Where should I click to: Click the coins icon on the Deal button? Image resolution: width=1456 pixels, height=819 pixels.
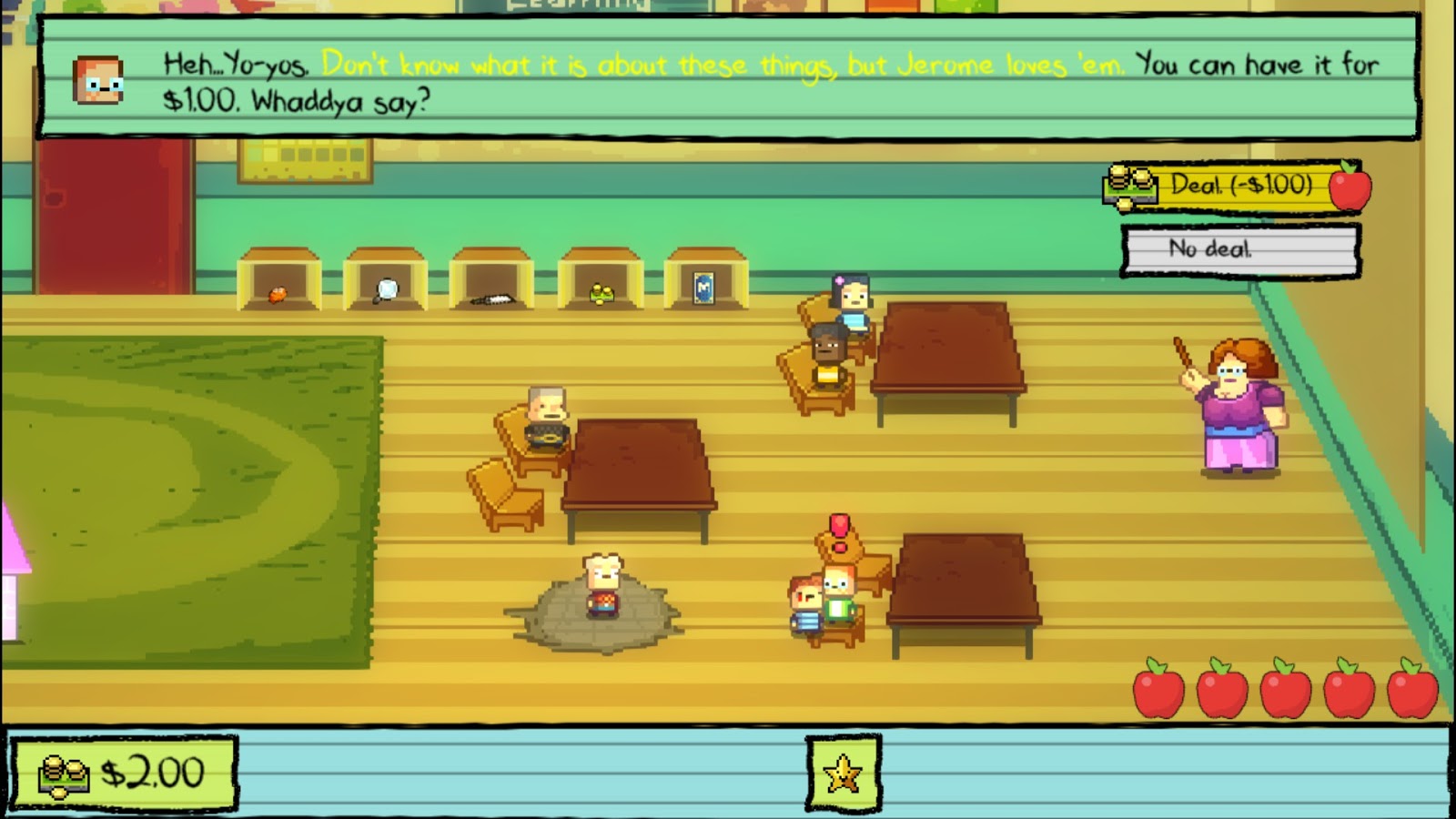[1128, 183]
